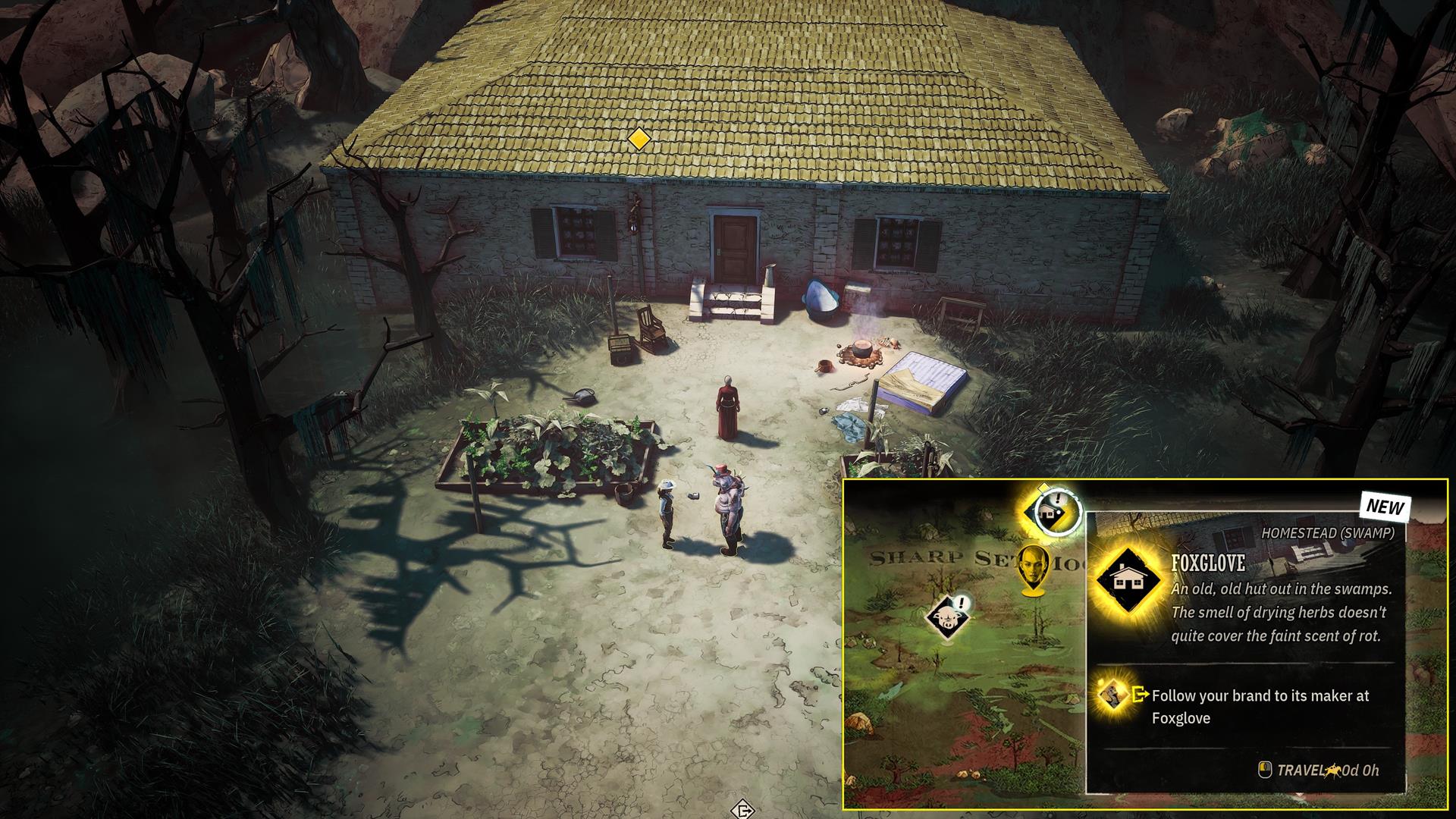Click the small yellow diamond above the homestead marker
The width and height of the screenshot is (1456, 819).
pyautogui.click(x=1044, y=486)
